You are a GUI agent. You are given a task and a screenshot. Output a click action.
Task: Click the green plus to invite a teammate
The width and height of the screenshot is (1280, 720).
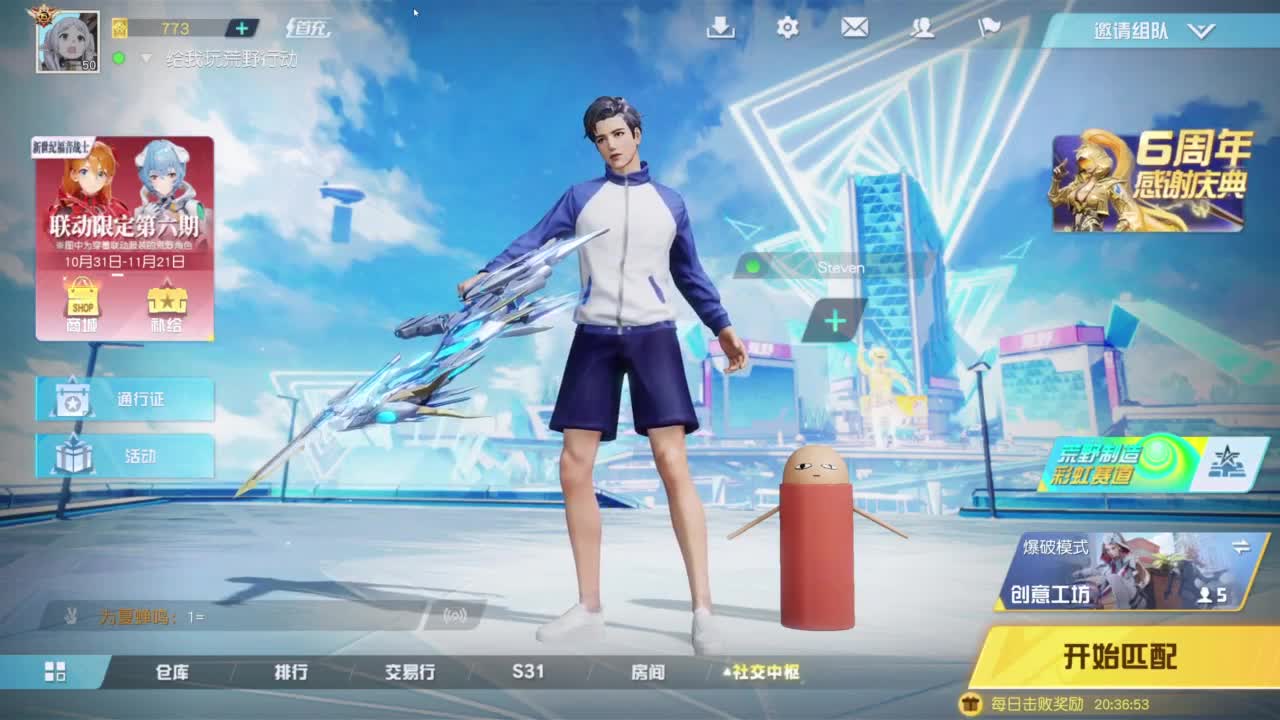pos(833,320)
